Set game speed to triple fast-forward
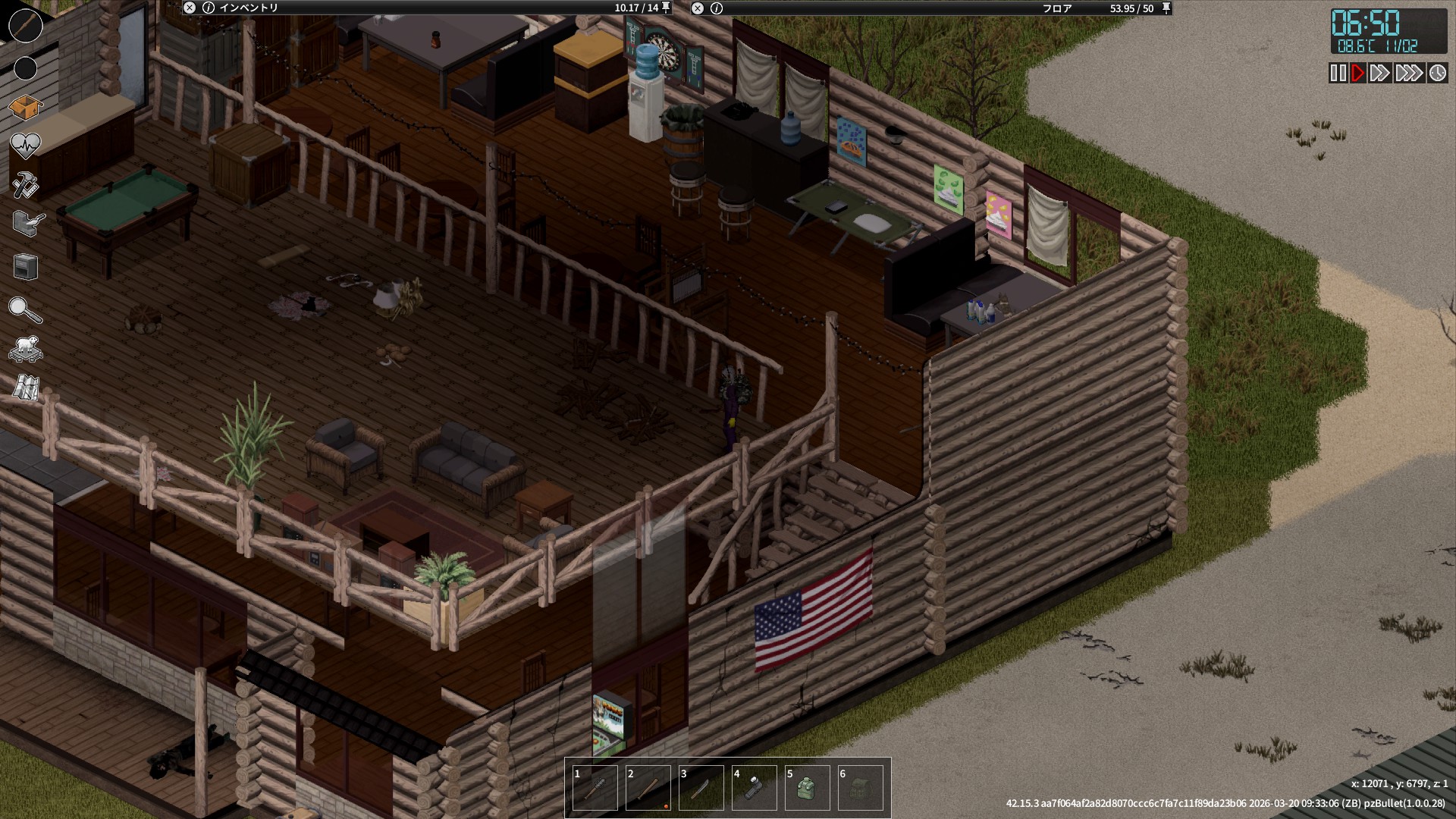 (1408, 73)
